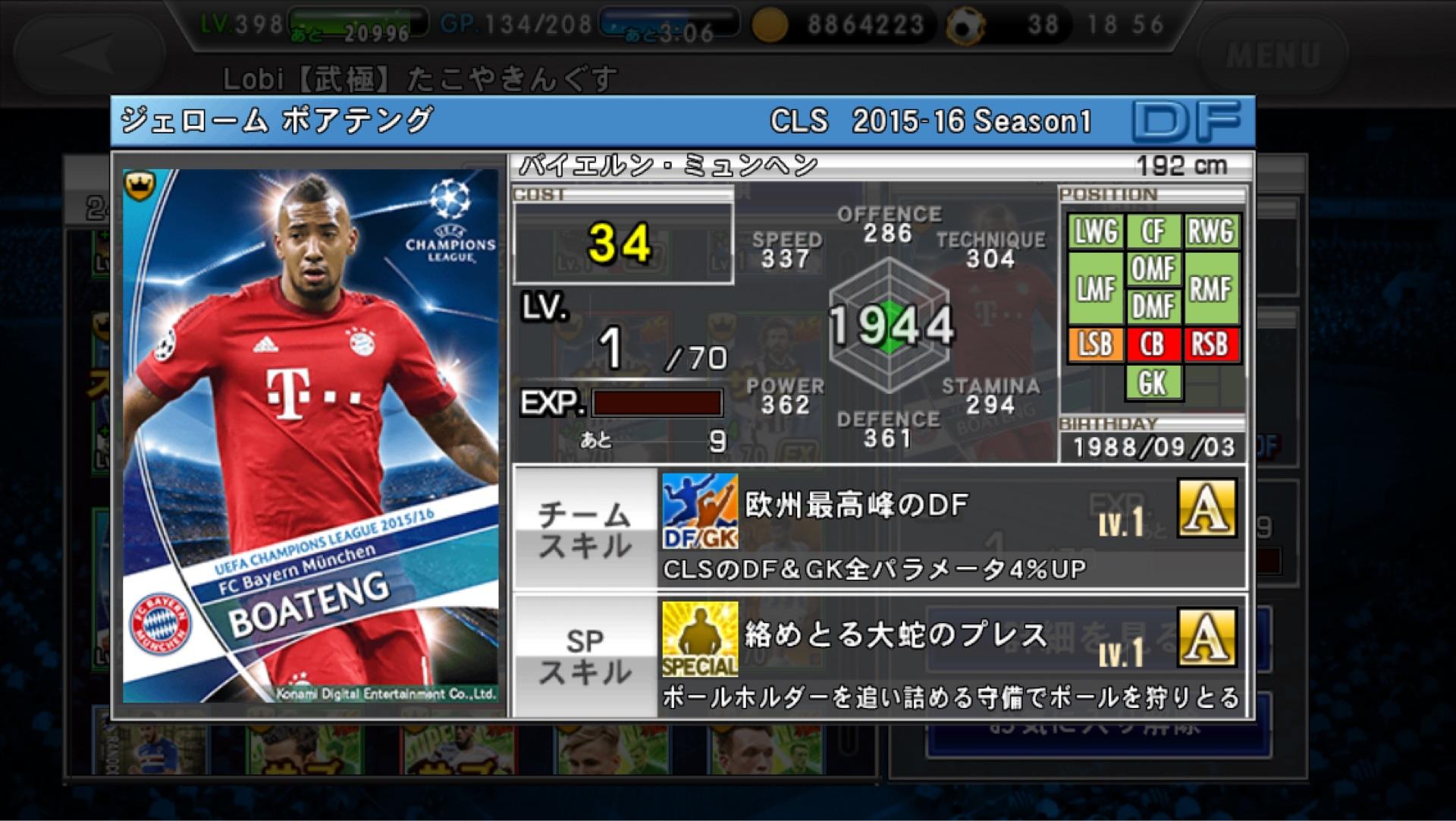The image size is (1456, 821).
Task: Tap the yellow SPECIAL skill icon
Action: [699, 639]
